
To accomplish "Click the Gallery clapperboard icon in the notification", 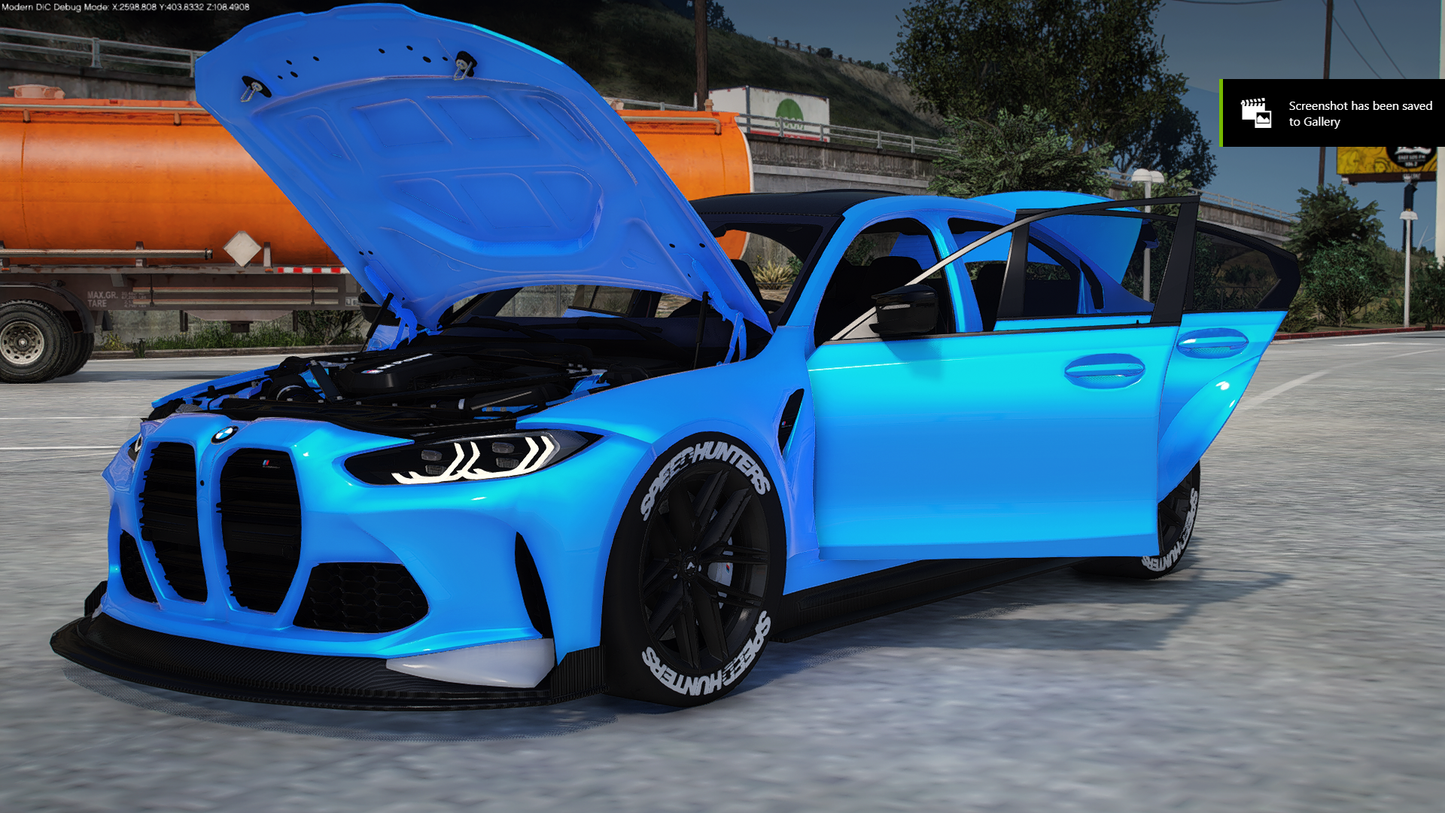I will [1258, 113].
